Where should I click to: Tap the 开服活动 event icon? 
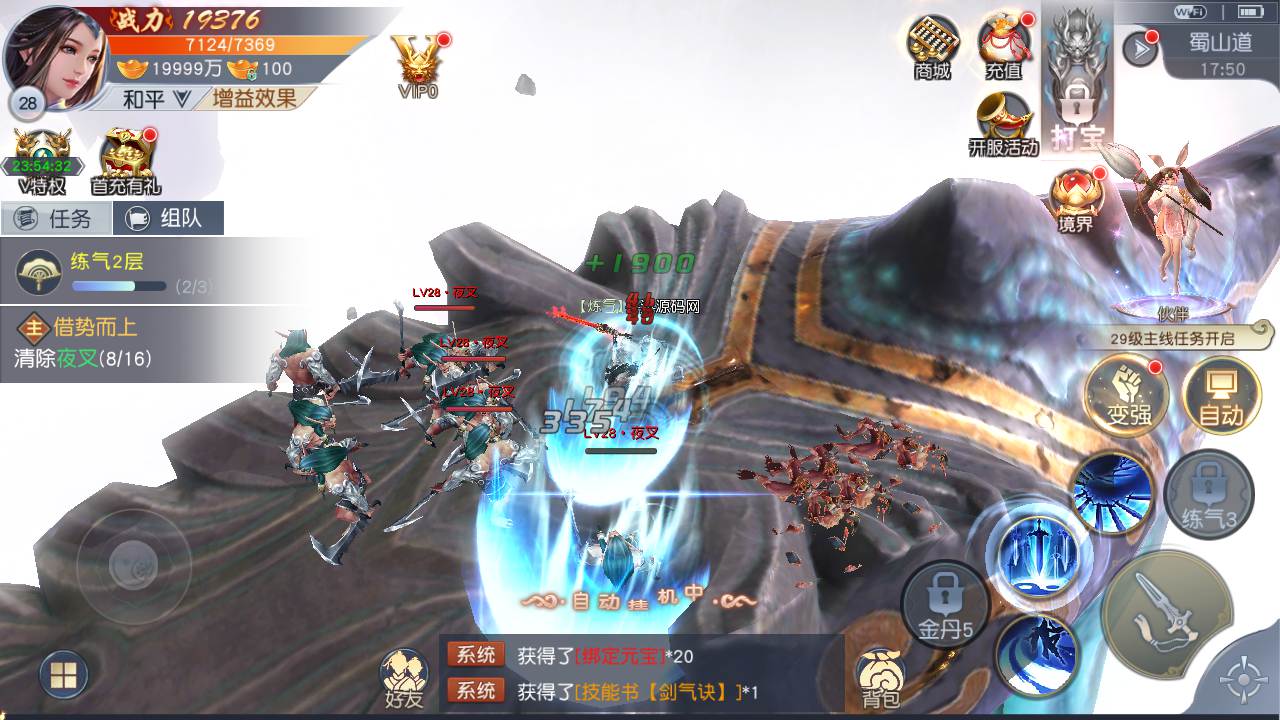point(1004,124)
